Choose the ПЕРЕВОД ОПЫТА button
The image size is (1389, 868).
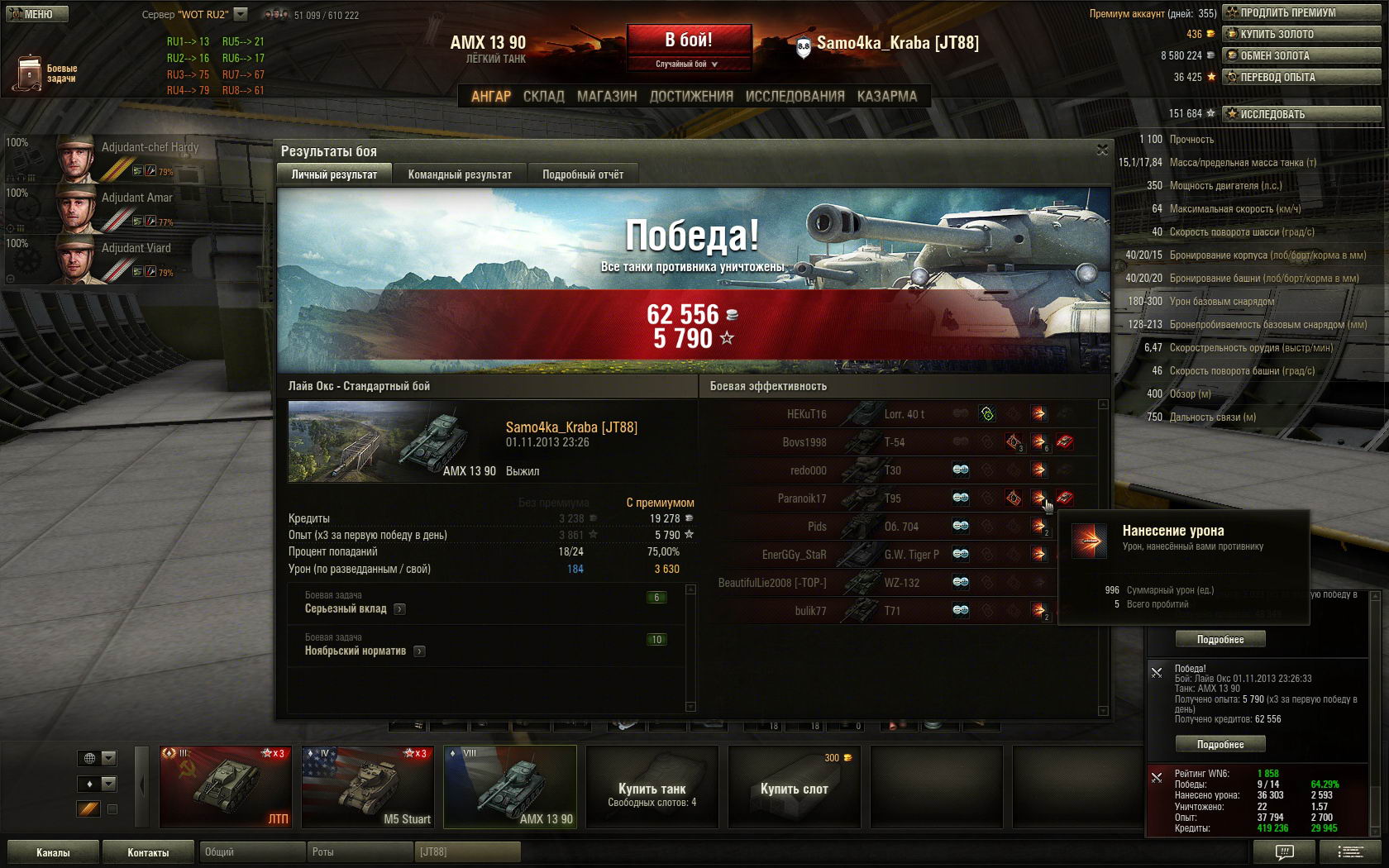1301,77
